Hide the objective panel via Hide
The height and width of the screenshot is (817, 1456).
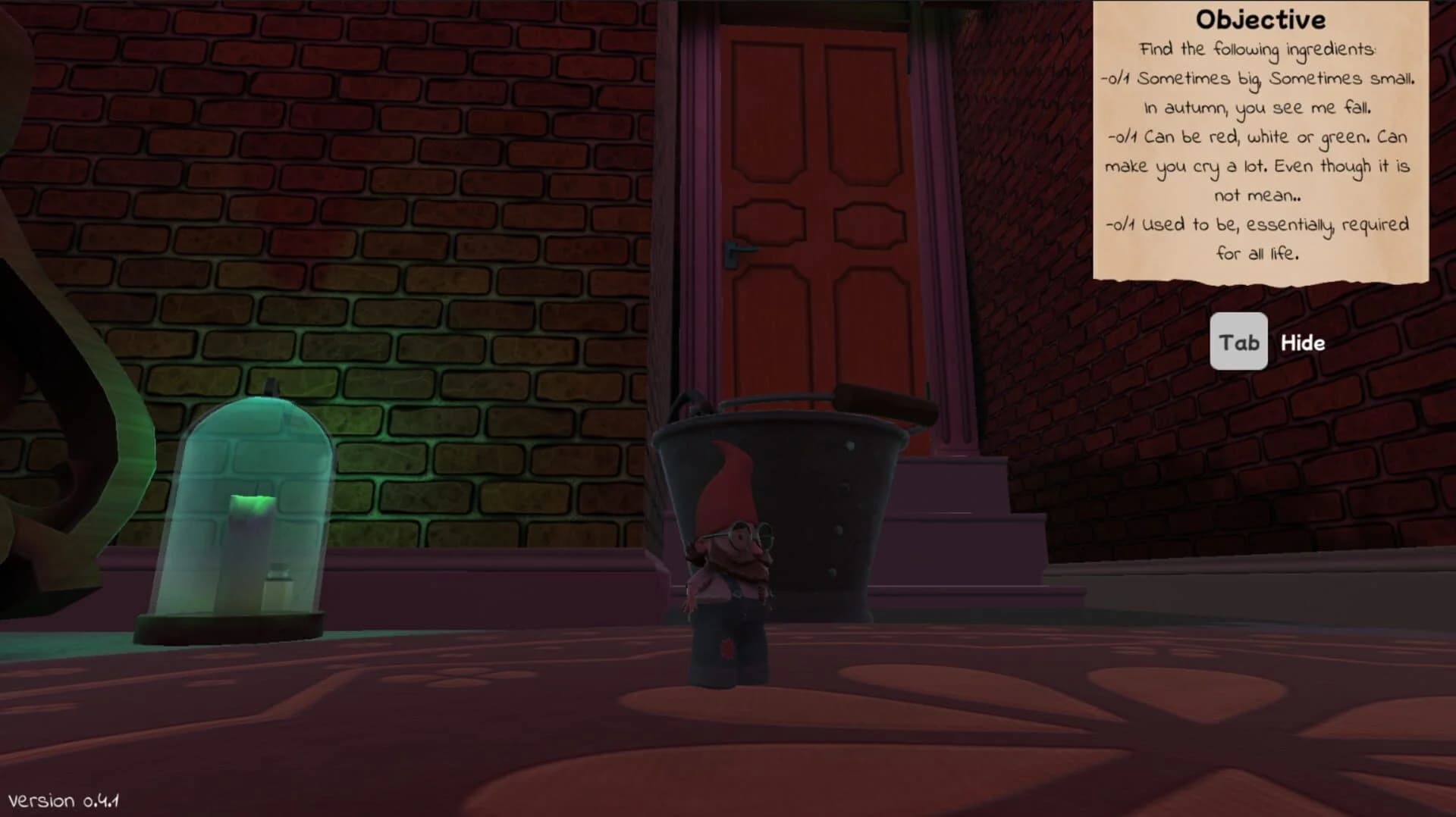1301,342
